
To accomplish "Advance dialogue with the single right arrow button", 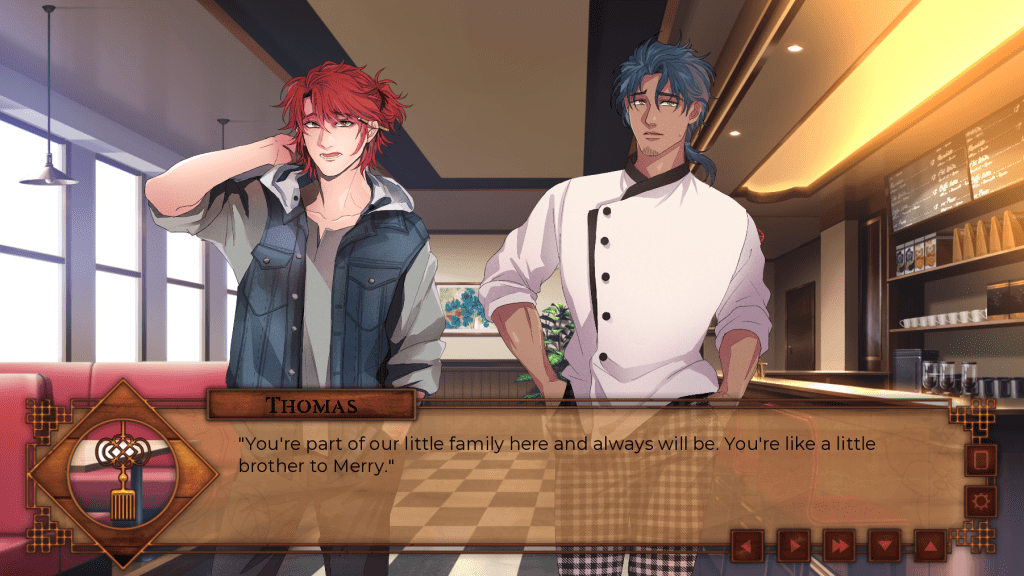I will 793,545.
